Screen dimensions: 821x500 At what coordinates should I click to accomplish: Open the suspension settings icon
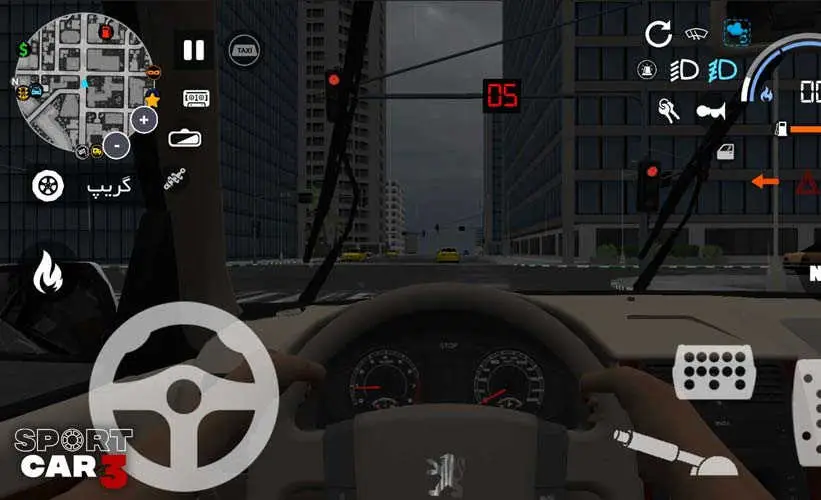[176, 182]
